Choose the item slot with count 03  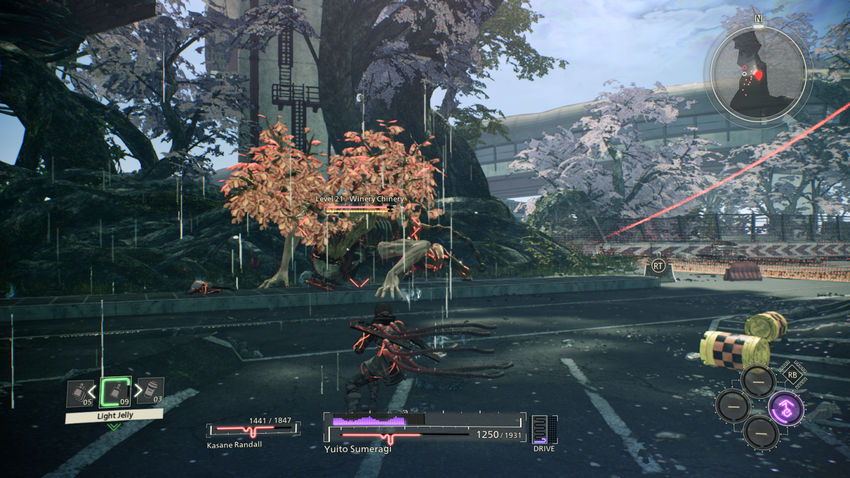(x=149, y=392)
